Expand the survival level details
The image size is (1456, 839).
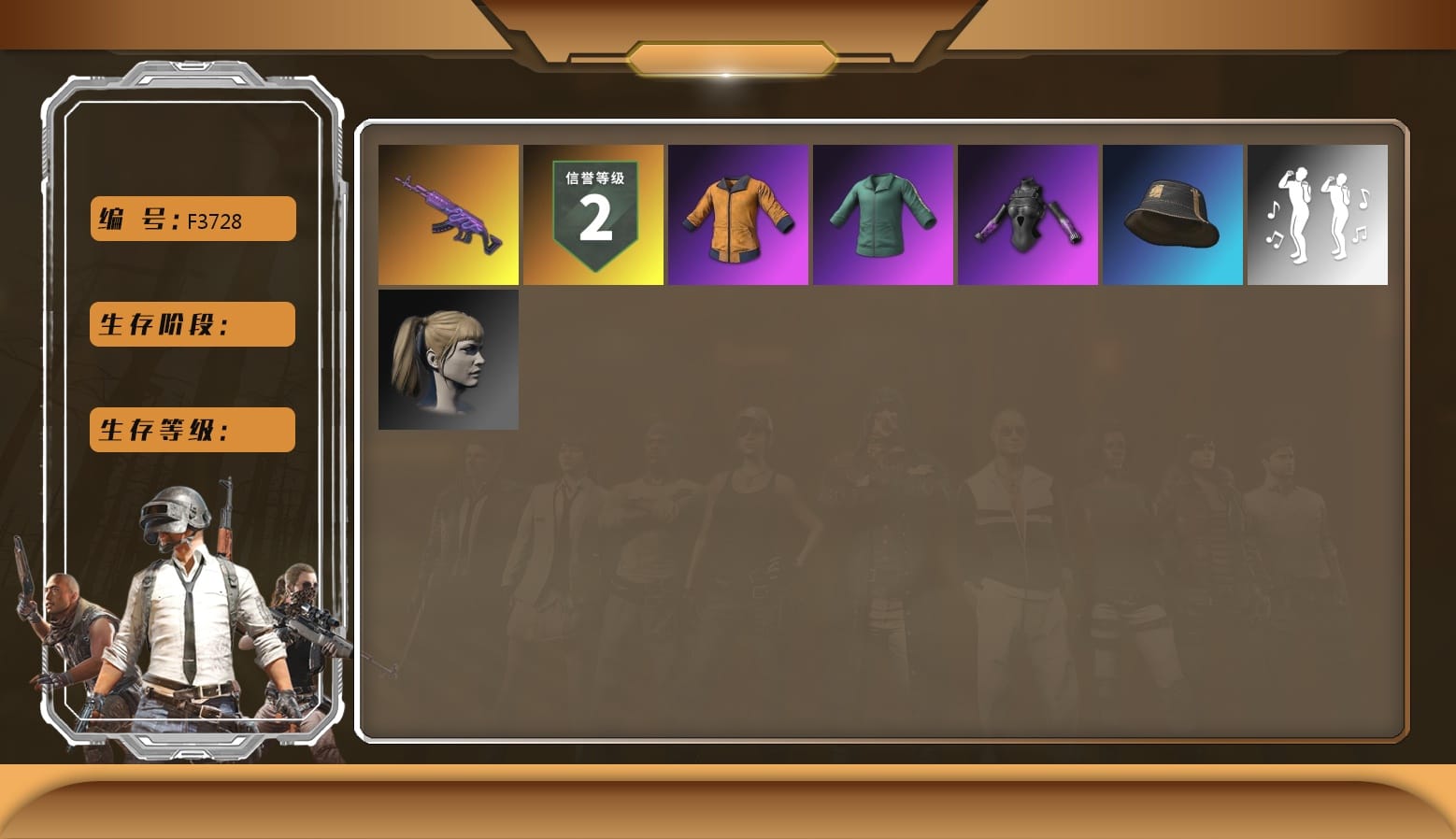point(191,430)
